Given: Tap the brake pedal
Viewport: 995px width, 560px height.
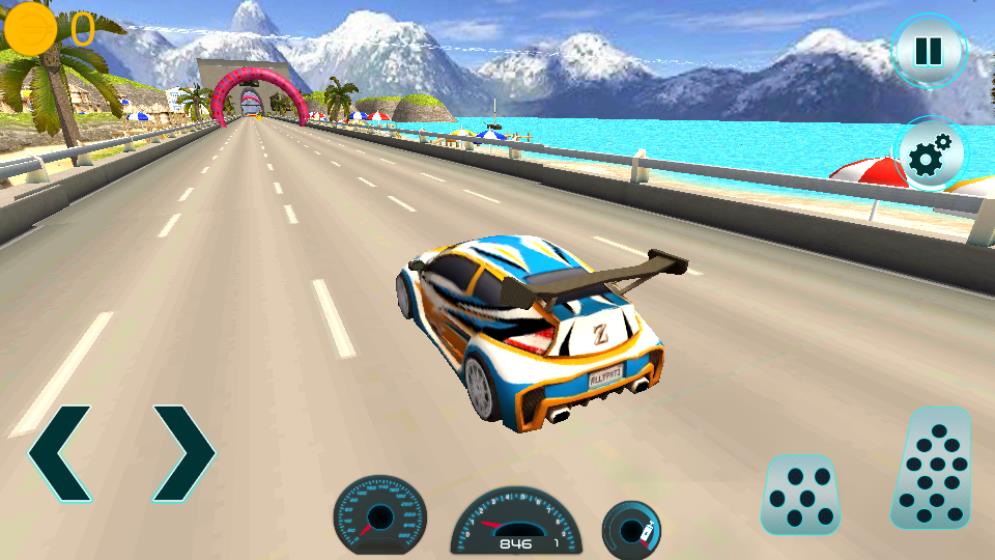Looking at the screenshot, I should tap(800, 495).
